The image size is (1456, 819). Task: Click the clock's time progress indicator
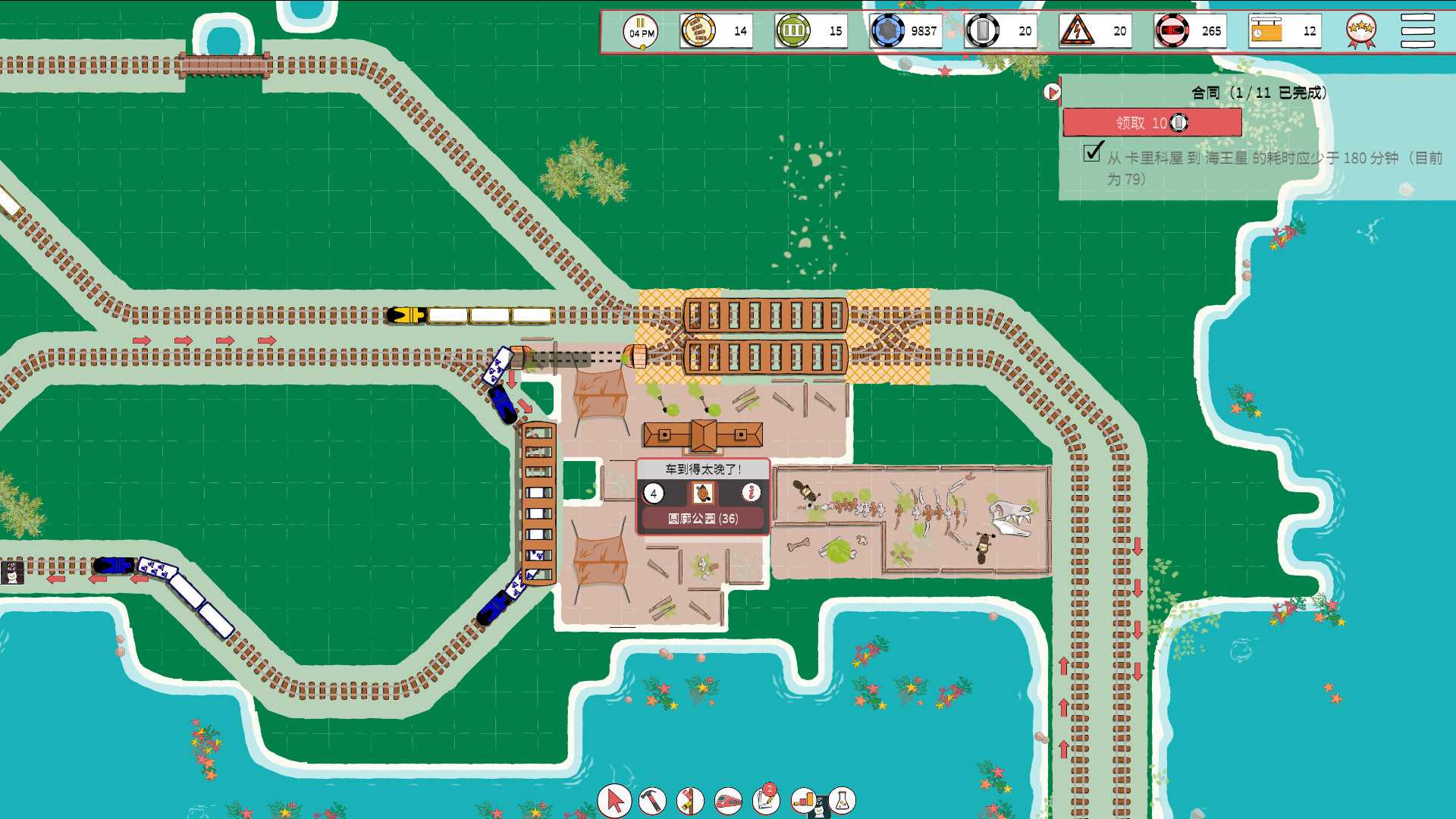pyautogui.click(x=643, y=47)
